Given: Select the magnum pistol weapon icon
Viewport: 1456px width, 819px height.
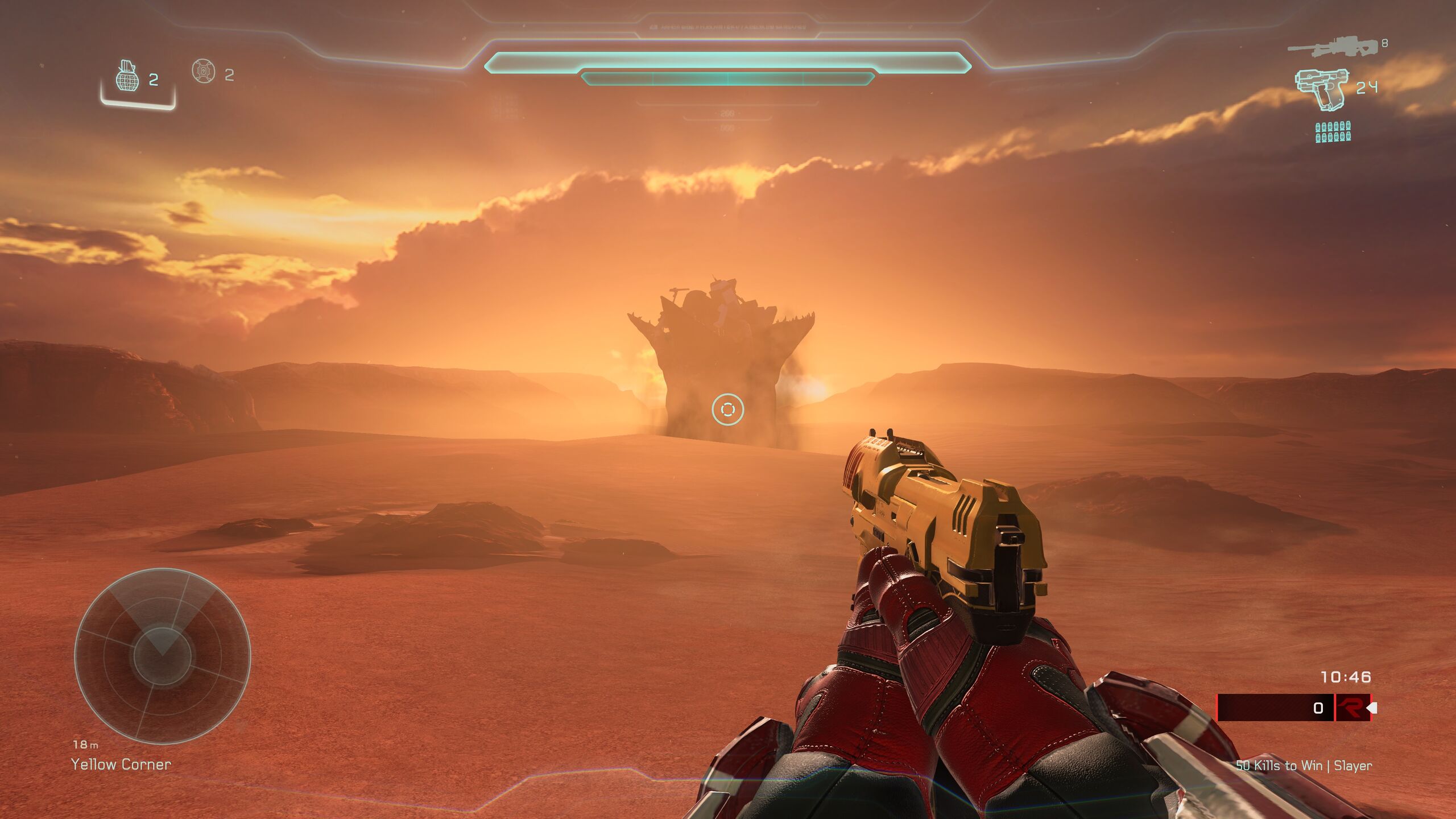Looking at the screenshot, I should (1321, 88).
